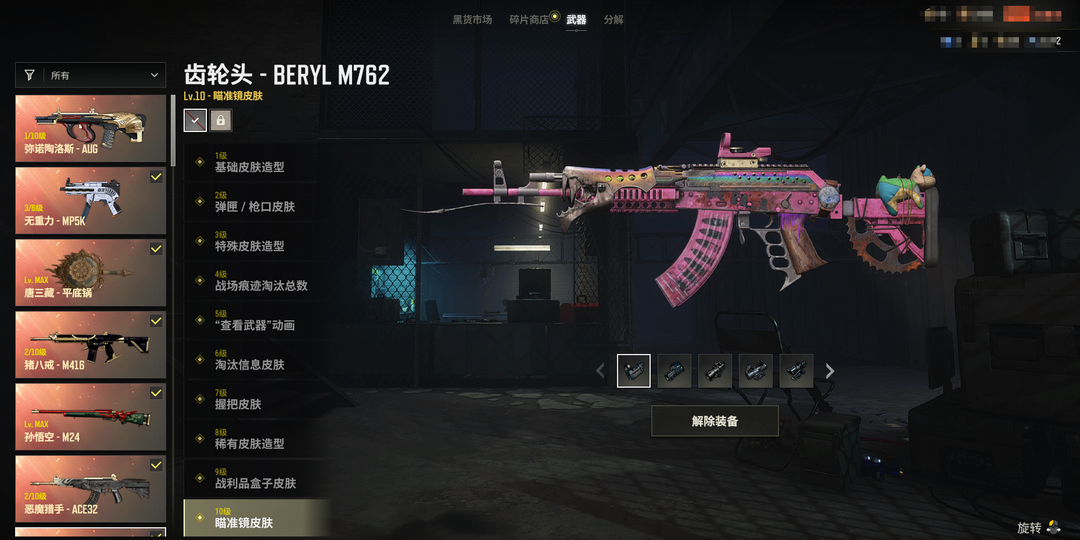Viewport: 1080px width, 540px height.
Task: Go to the 分解 tab
Action: click(x=613, y=20)
